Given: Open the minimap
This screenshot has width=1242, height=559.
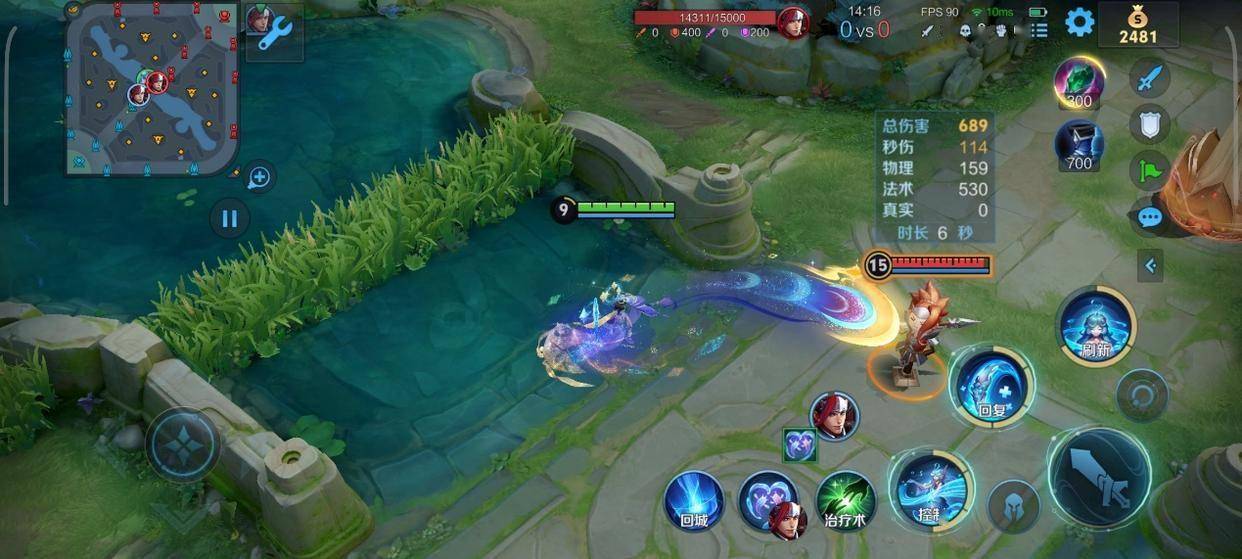Looking at the screenshot, I should pyautogui.click(x=152, y=88).
